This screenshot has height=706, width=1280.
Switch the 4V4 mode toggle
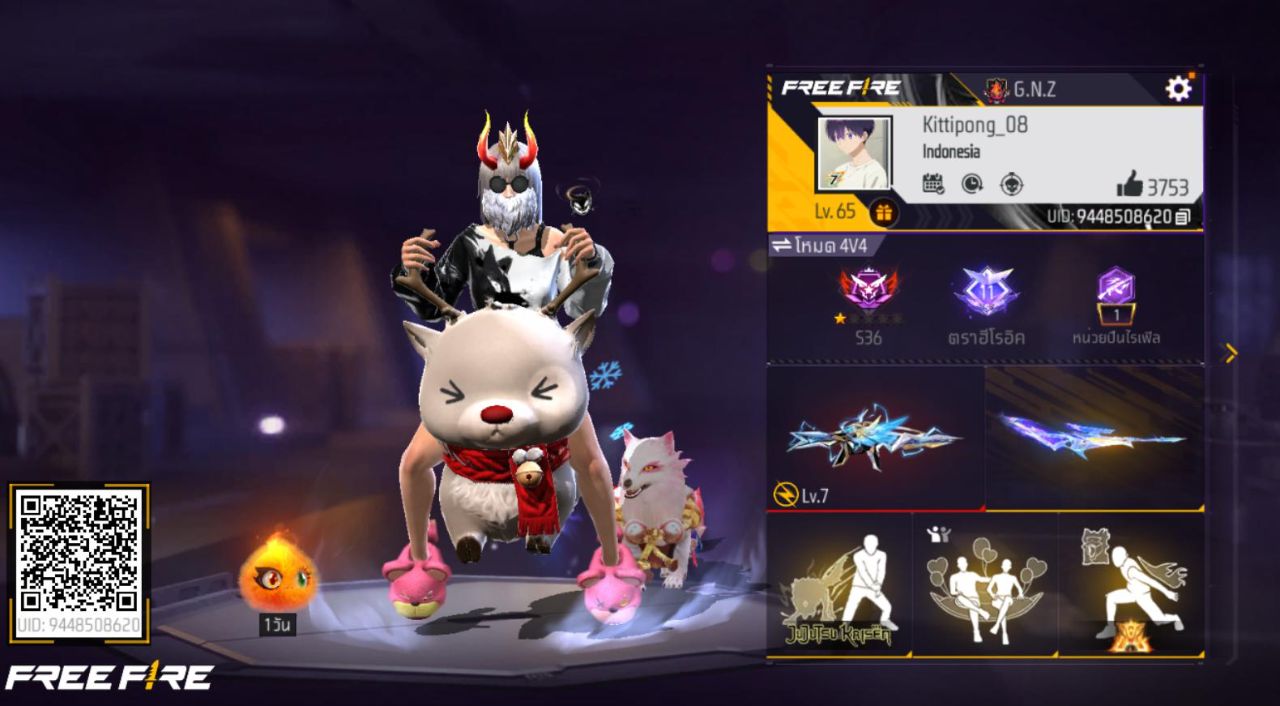[779, 246]
